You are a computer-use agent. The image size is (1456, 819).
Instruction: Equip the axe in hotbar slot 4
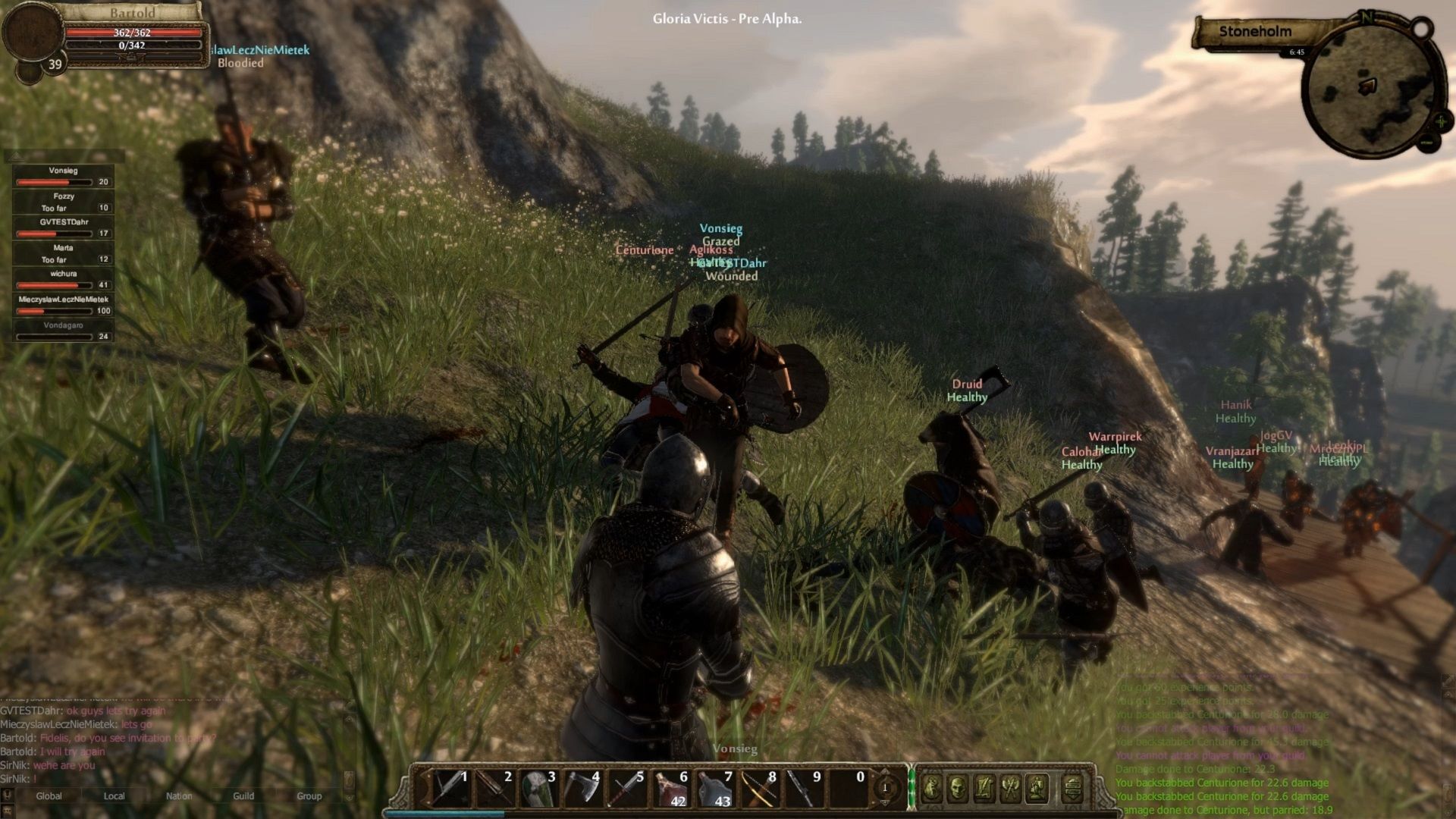[581, 789]
